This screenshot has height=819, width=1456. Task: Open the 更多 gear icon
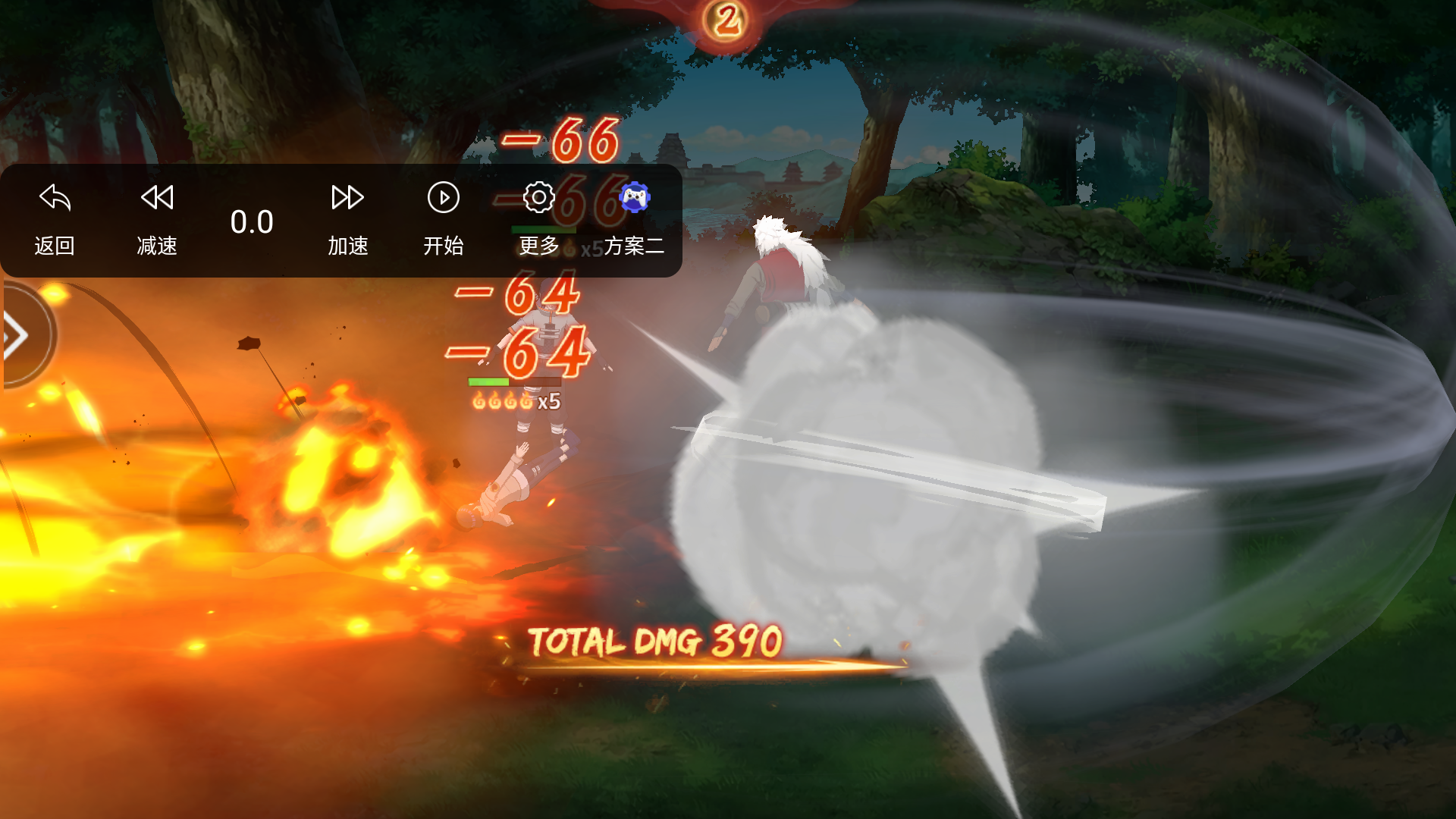click(x=539, y=199)
